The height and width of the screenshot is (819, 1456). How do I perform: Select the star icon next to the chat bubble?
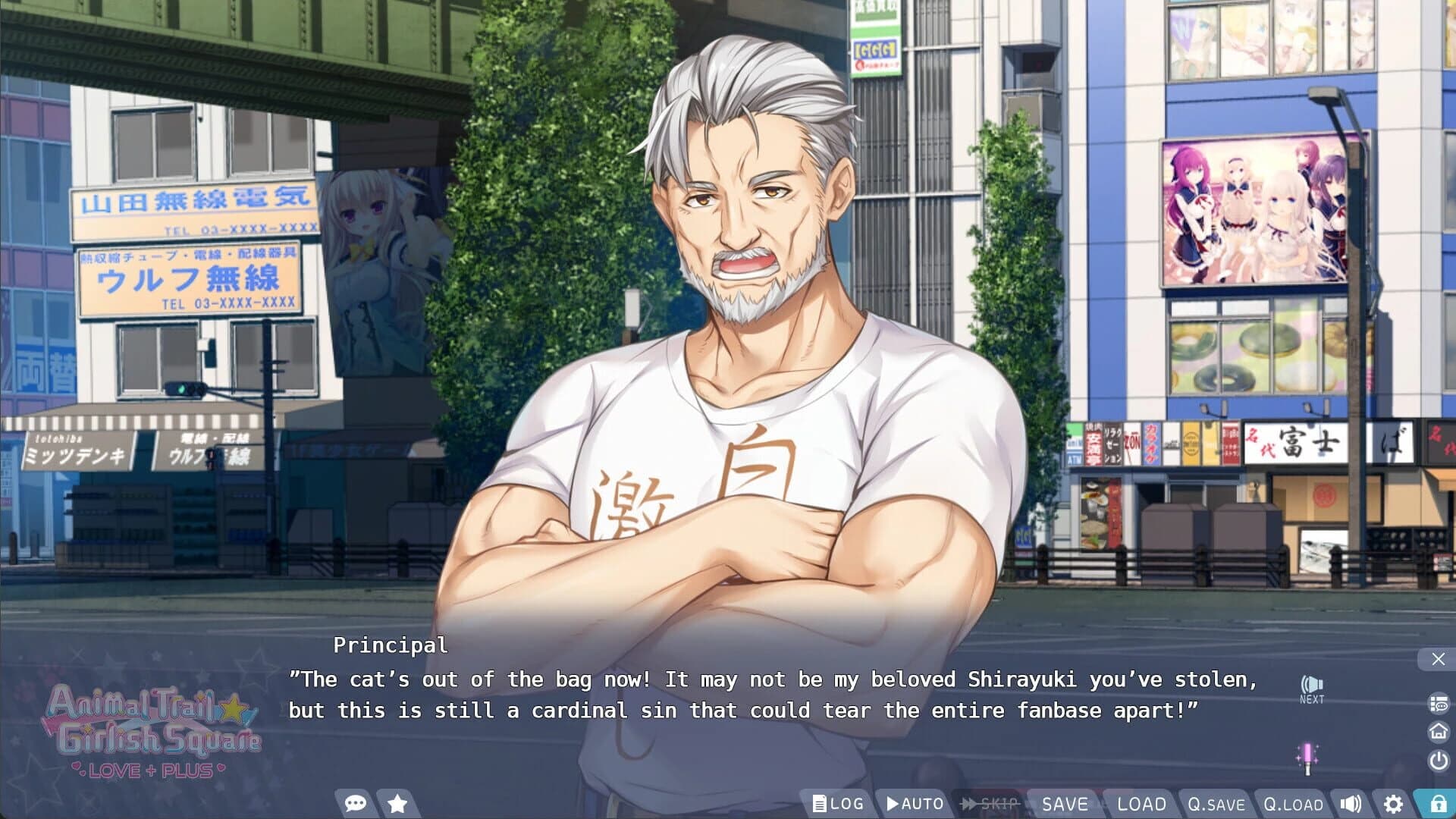click(x=397, y=803)
